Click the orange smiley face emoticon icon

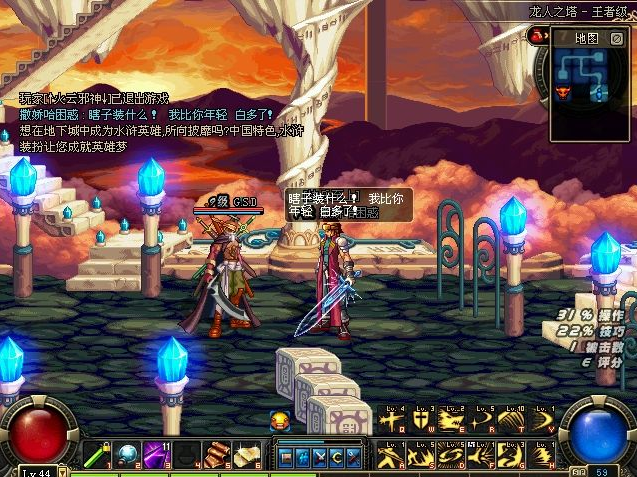(x=281, y=421)
